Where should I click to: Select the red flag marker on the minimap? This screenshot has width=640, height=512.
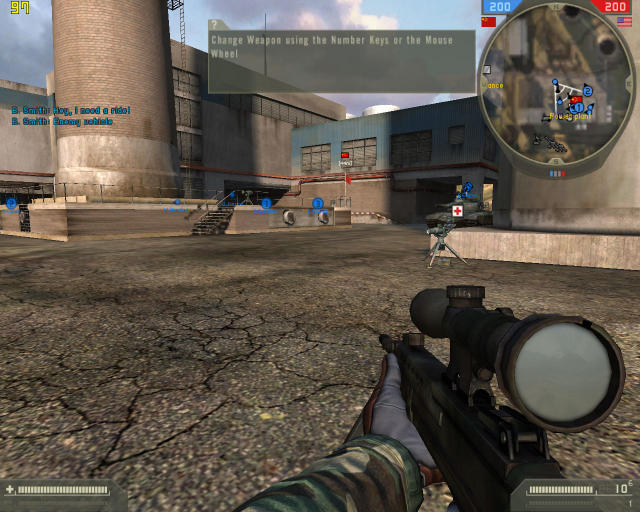point(575,100)
